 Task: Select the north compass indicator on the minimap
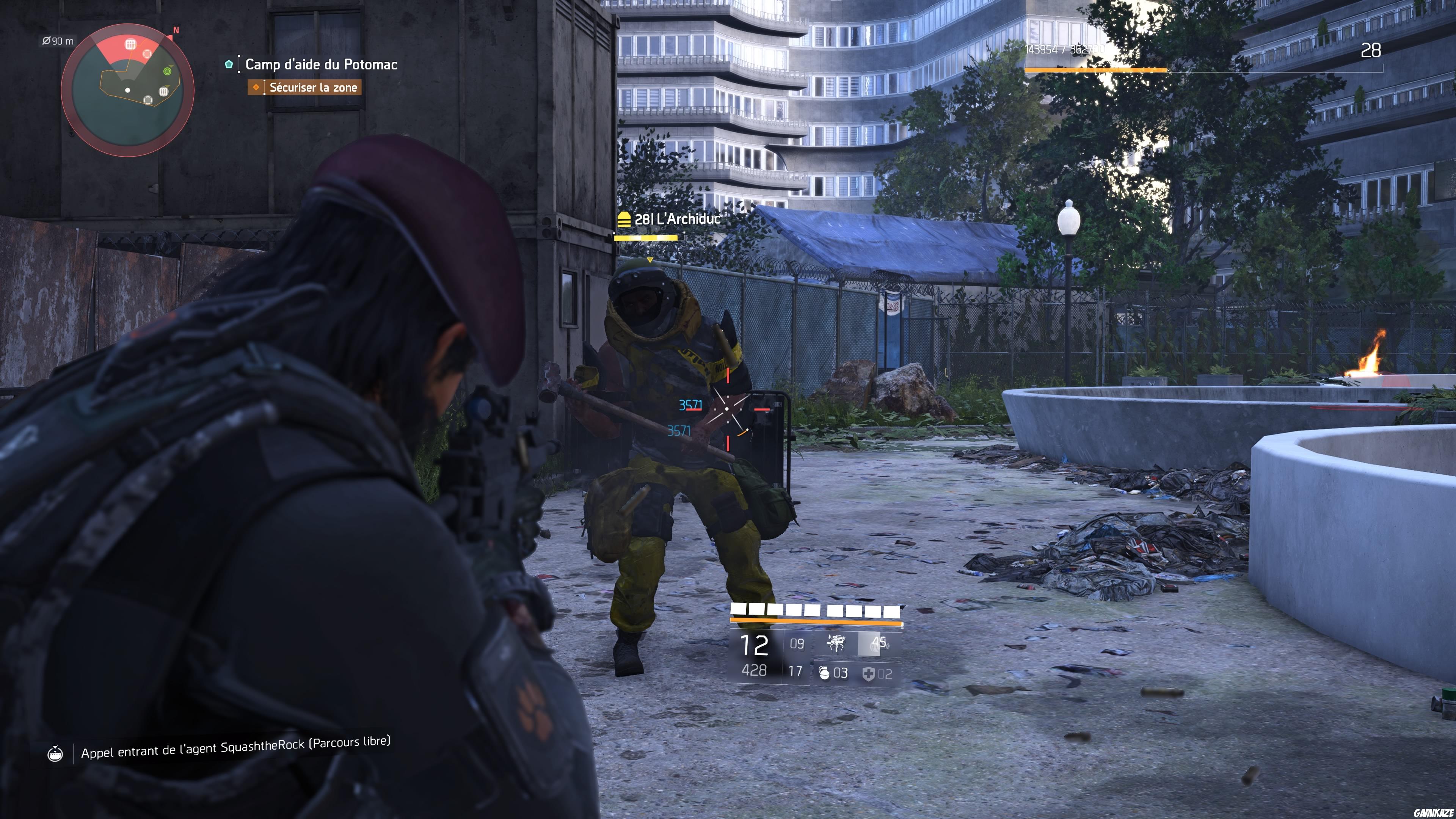[176, 30]
